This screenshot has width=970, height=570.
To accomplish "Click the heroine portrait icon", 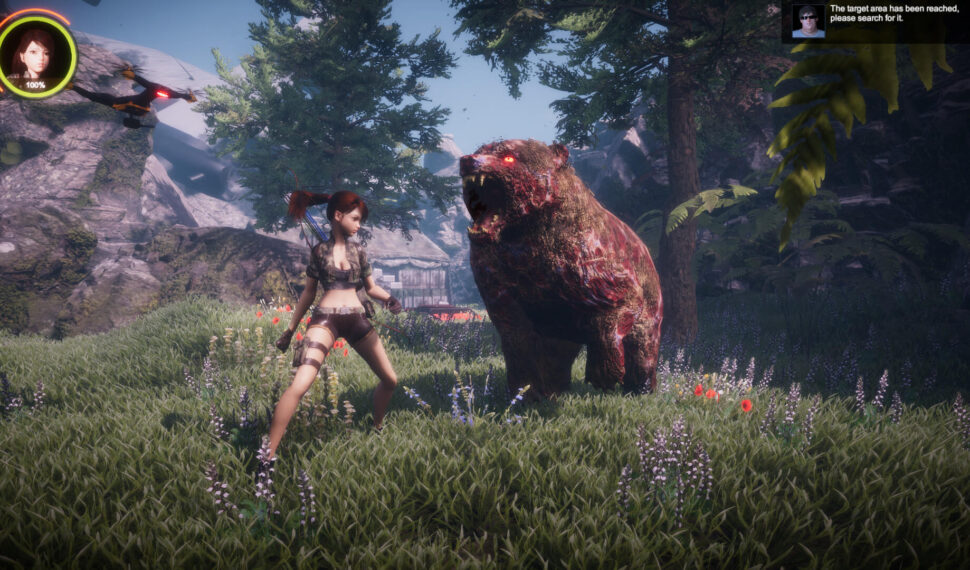I will click(36, 54).
